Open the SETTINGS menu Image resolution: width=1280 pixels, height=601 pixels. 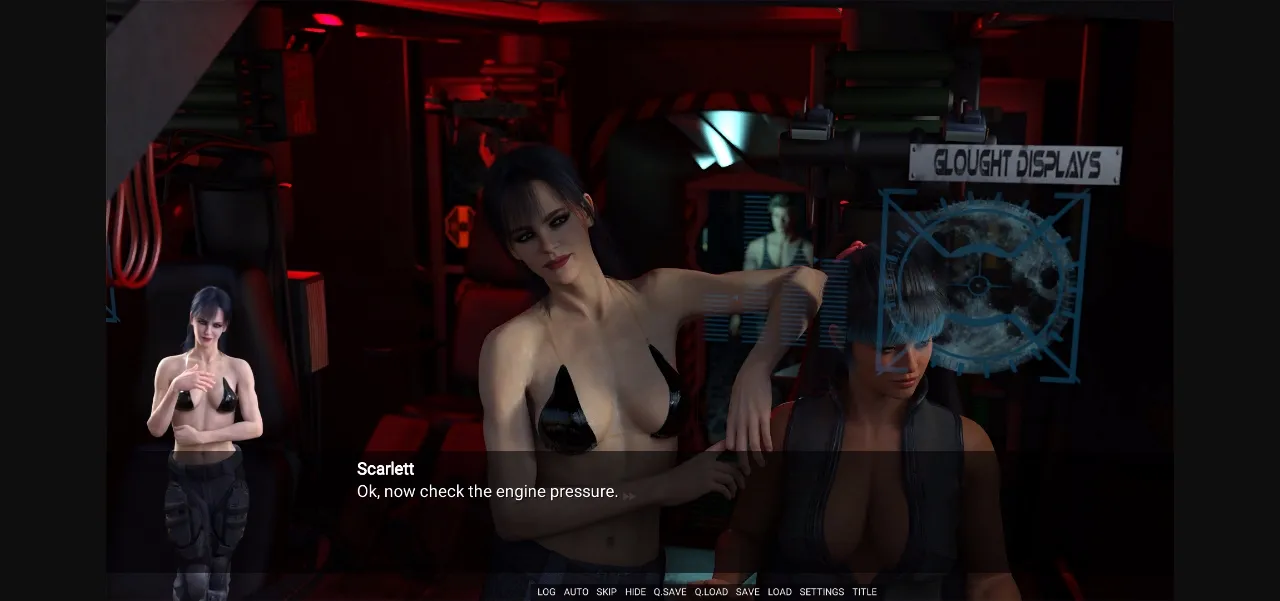[821, 592]
